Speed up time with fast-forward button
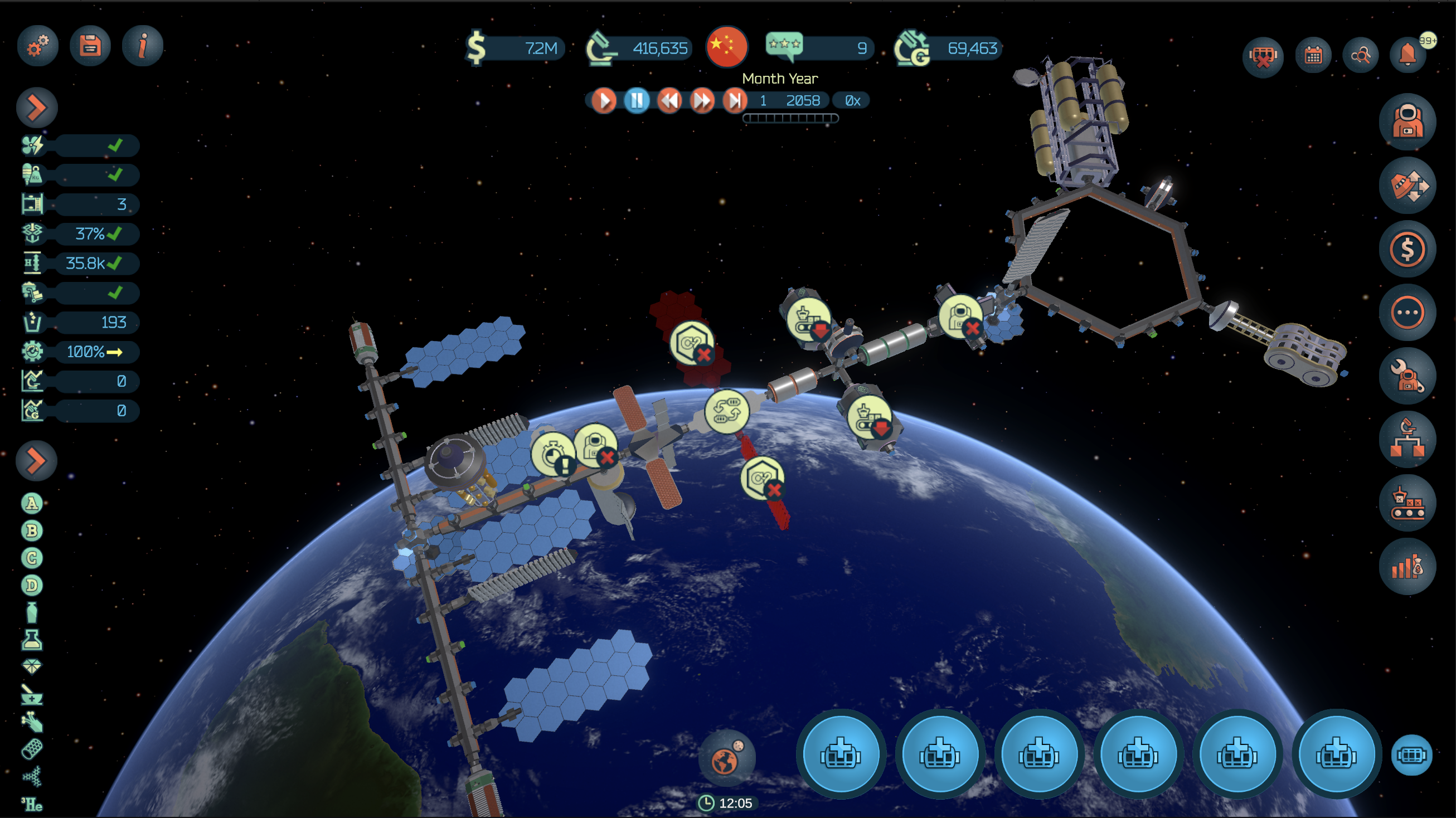This screenshot has width=1456, height=818. point(702,101)
